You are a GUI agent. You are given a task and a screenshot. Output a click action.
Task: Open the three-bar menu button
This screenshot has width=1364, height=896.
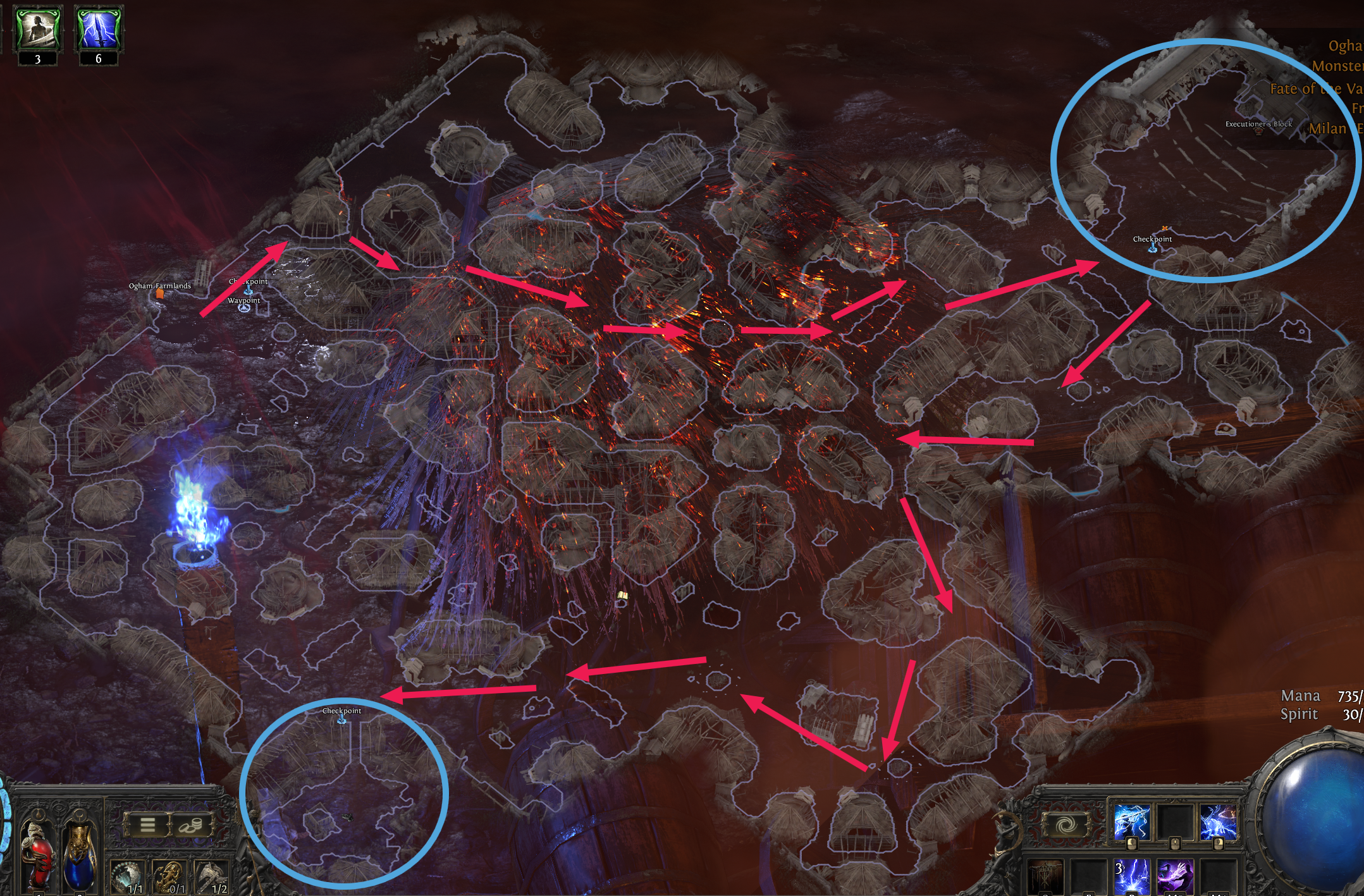(x=147, y=825)
